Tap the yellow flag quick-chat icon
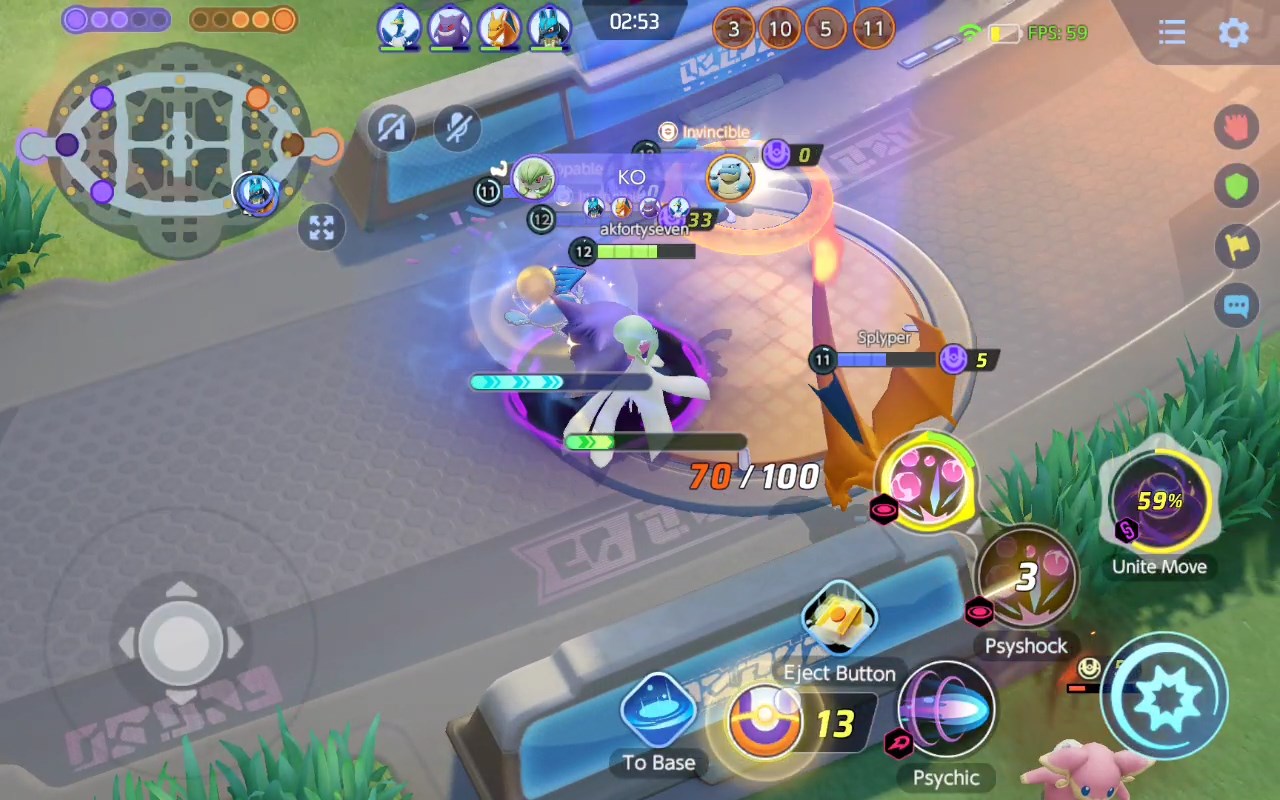Screen dimensions: 1280x800 [x=1237, y=246]
